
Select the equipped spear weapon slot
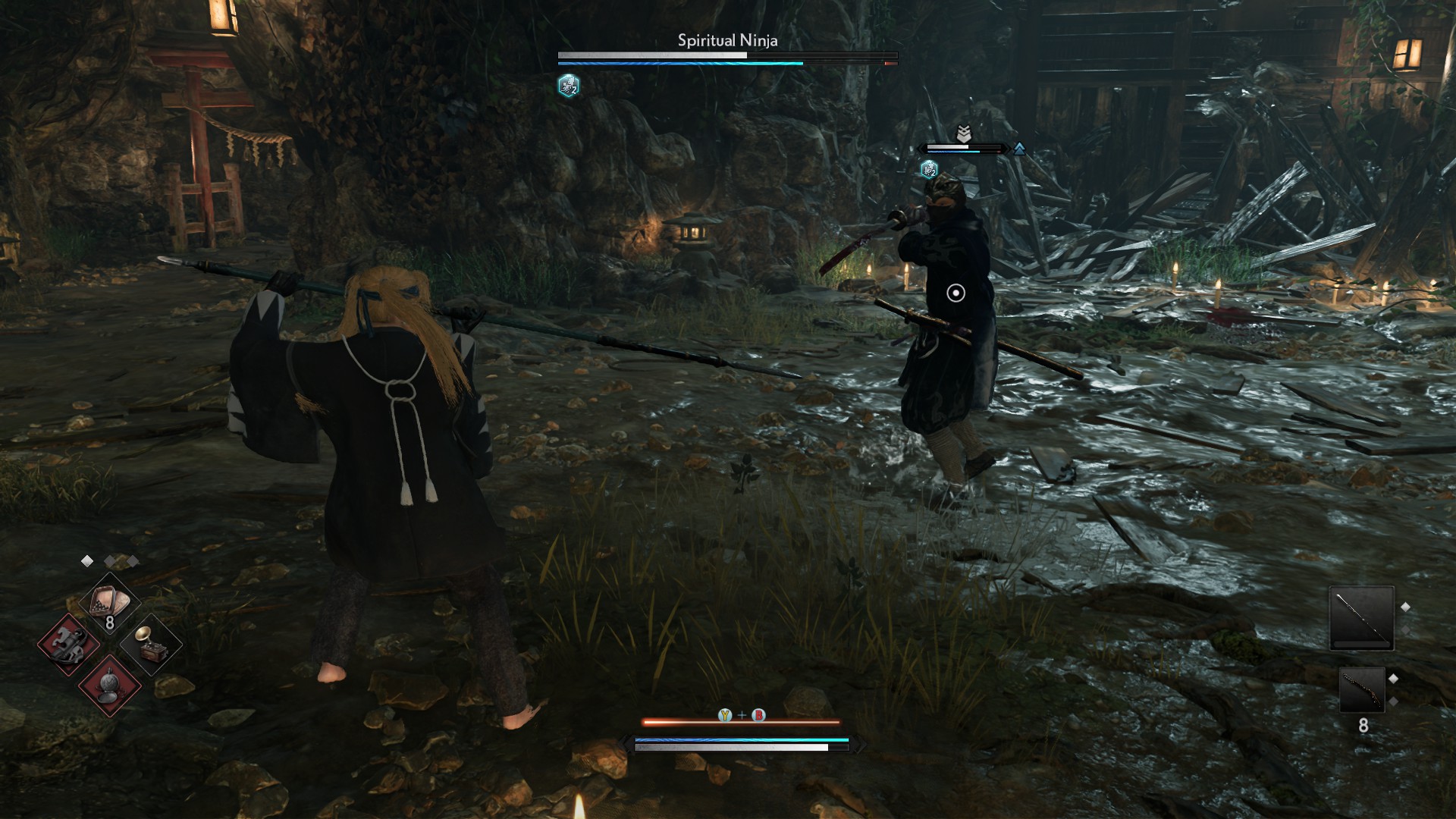pyautogui.click(x=1361, y=618)
